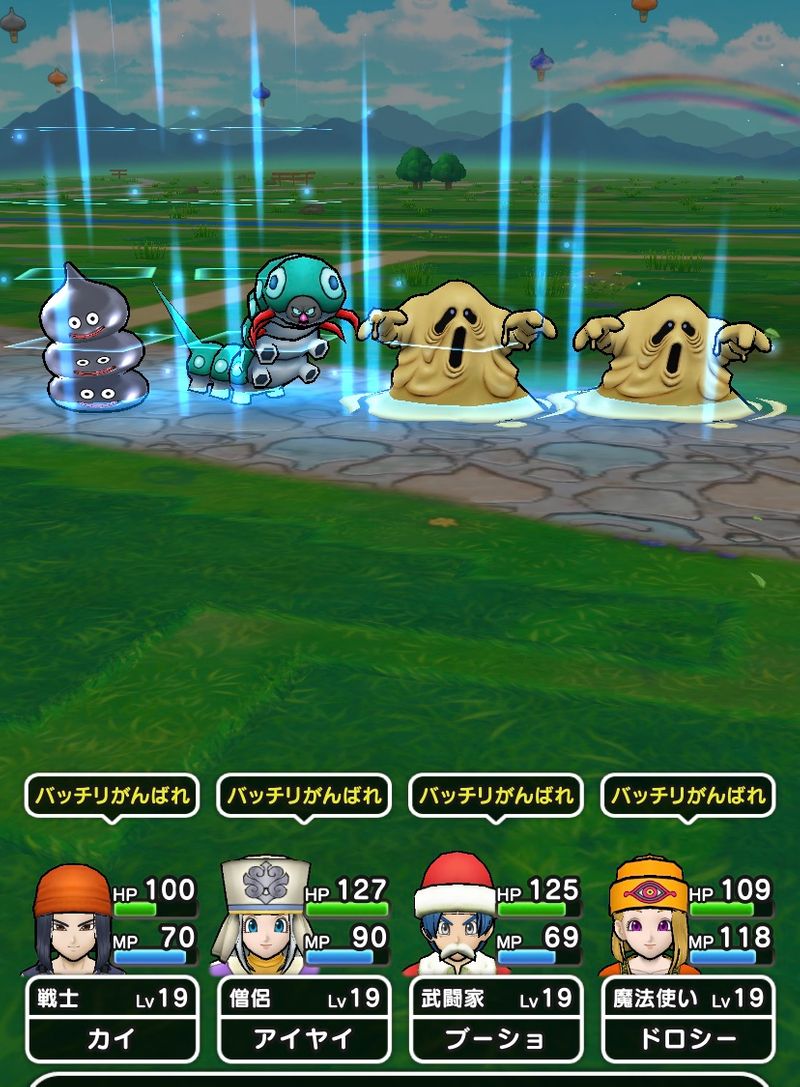The height and width of the screenshot is (1087, 800).
Task: Select priest アイヤイ's character panel
Action: (304, 1018)
